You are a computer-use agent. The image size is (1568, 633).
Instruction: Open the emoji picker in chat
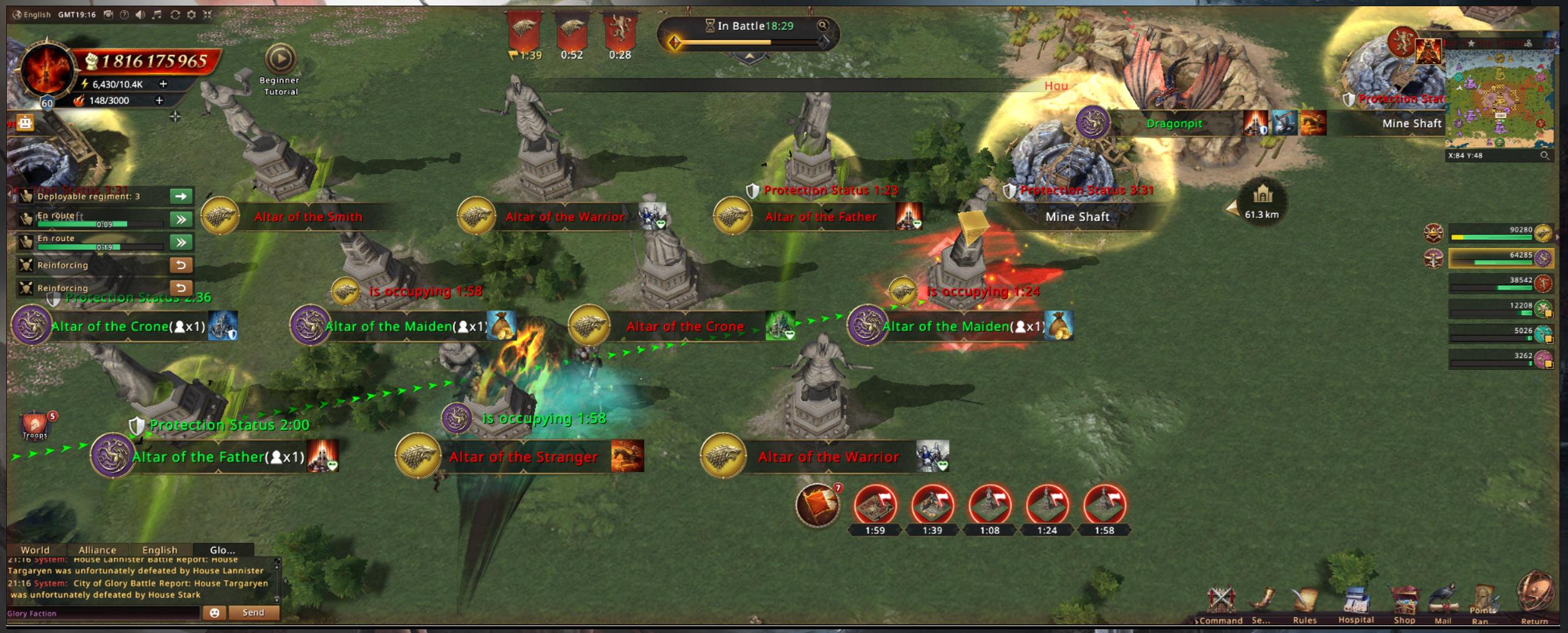click(x=214, y=612)
